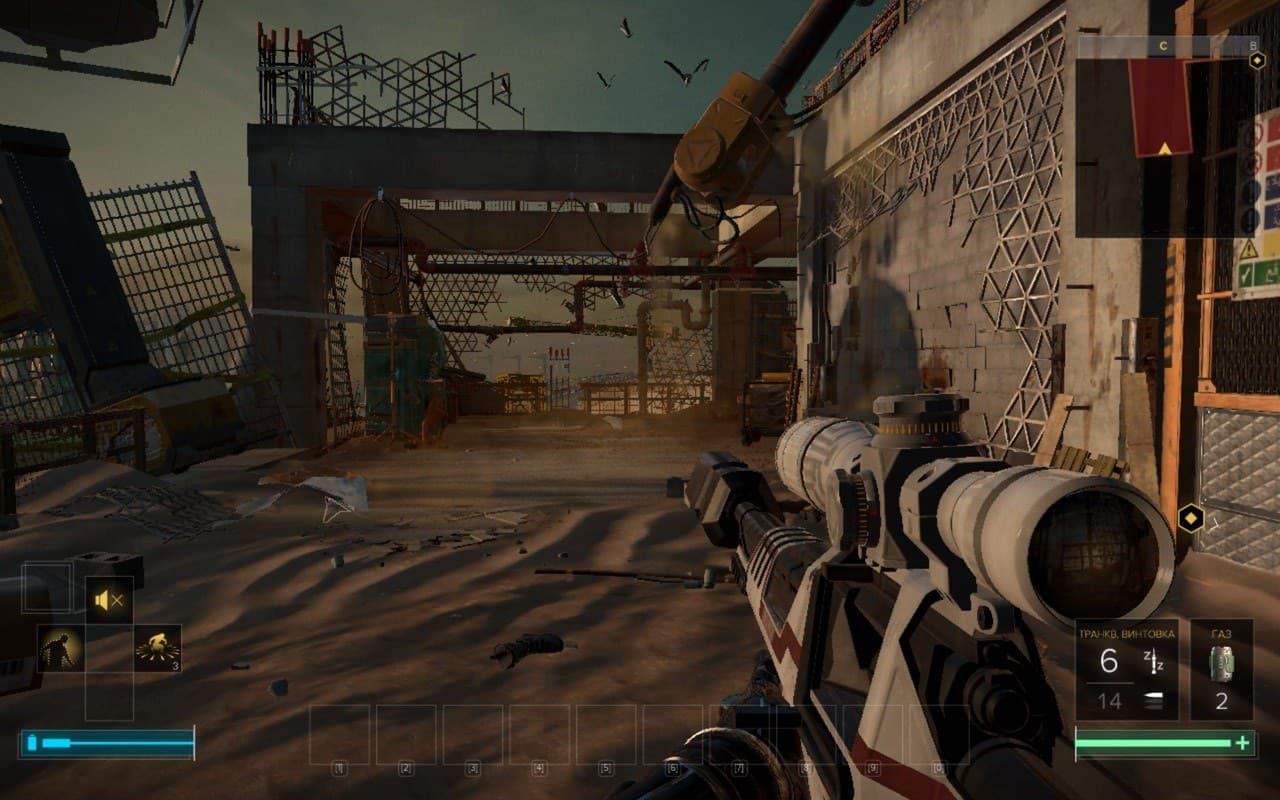The image size is (1280, 800).
Task: Click the yellow player arrow on minimap
Action: point(1164,149)
